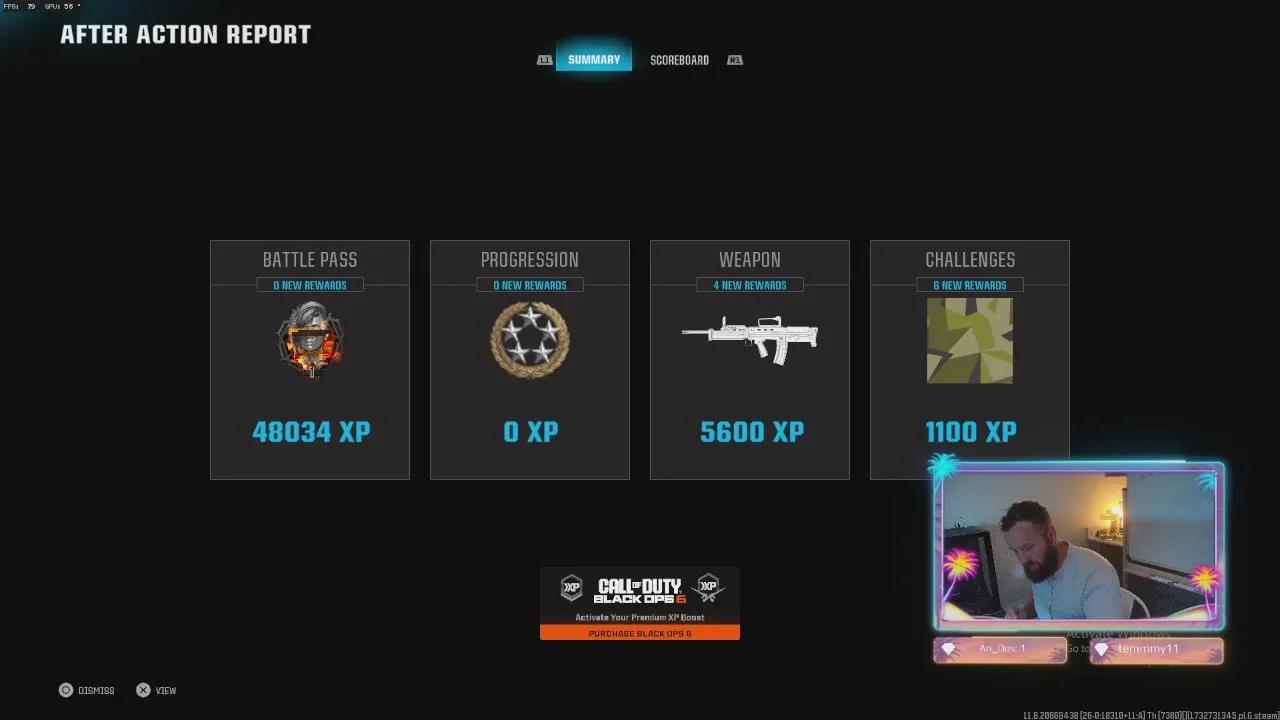Click the R1 shoulder button prompt icon
The image size is (1280, 720).
point(735,60)
